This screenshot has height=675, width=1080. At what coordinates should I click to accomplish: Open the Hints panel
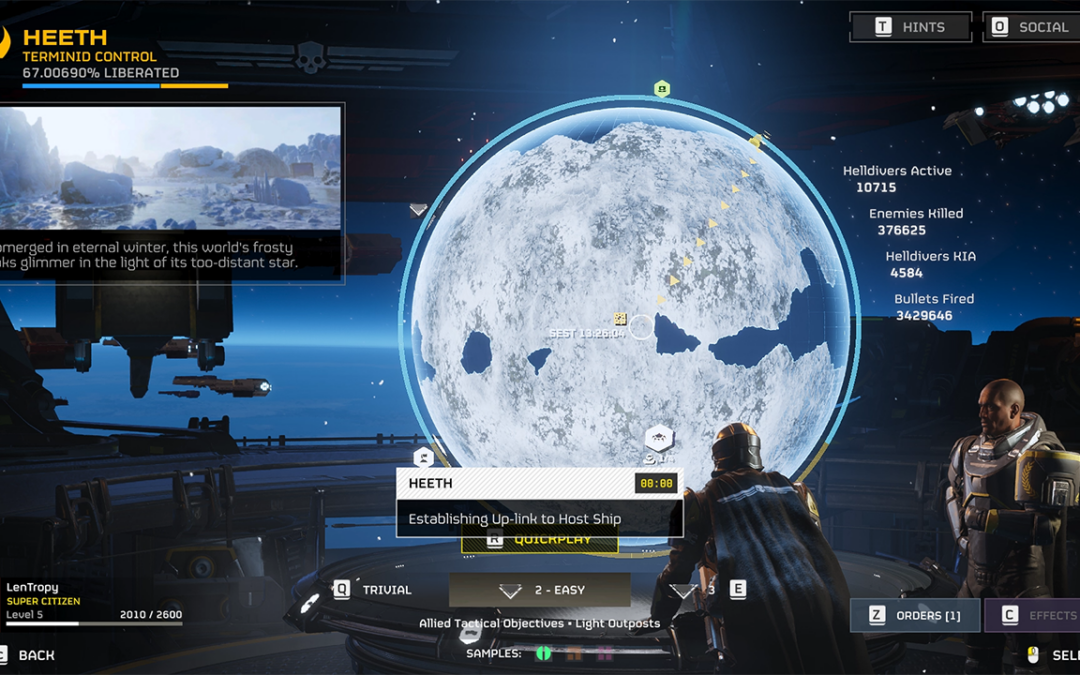point(910,27)
